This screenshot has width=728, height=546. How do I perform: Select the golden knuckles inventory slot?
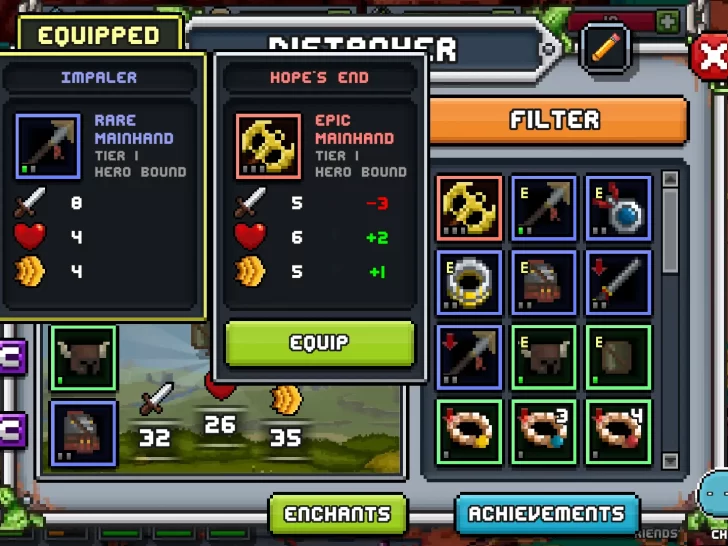coord(469,208)
